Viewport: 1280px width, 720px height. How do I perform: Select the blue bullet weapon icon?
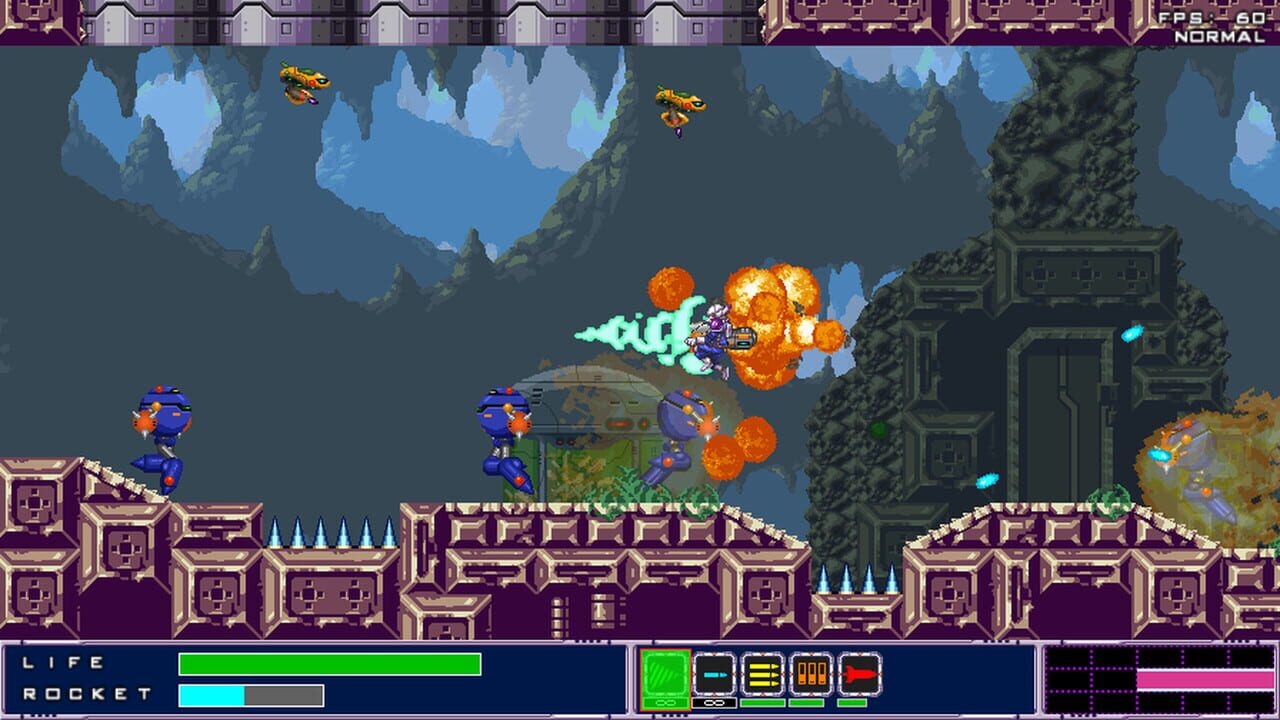point(714,672)
